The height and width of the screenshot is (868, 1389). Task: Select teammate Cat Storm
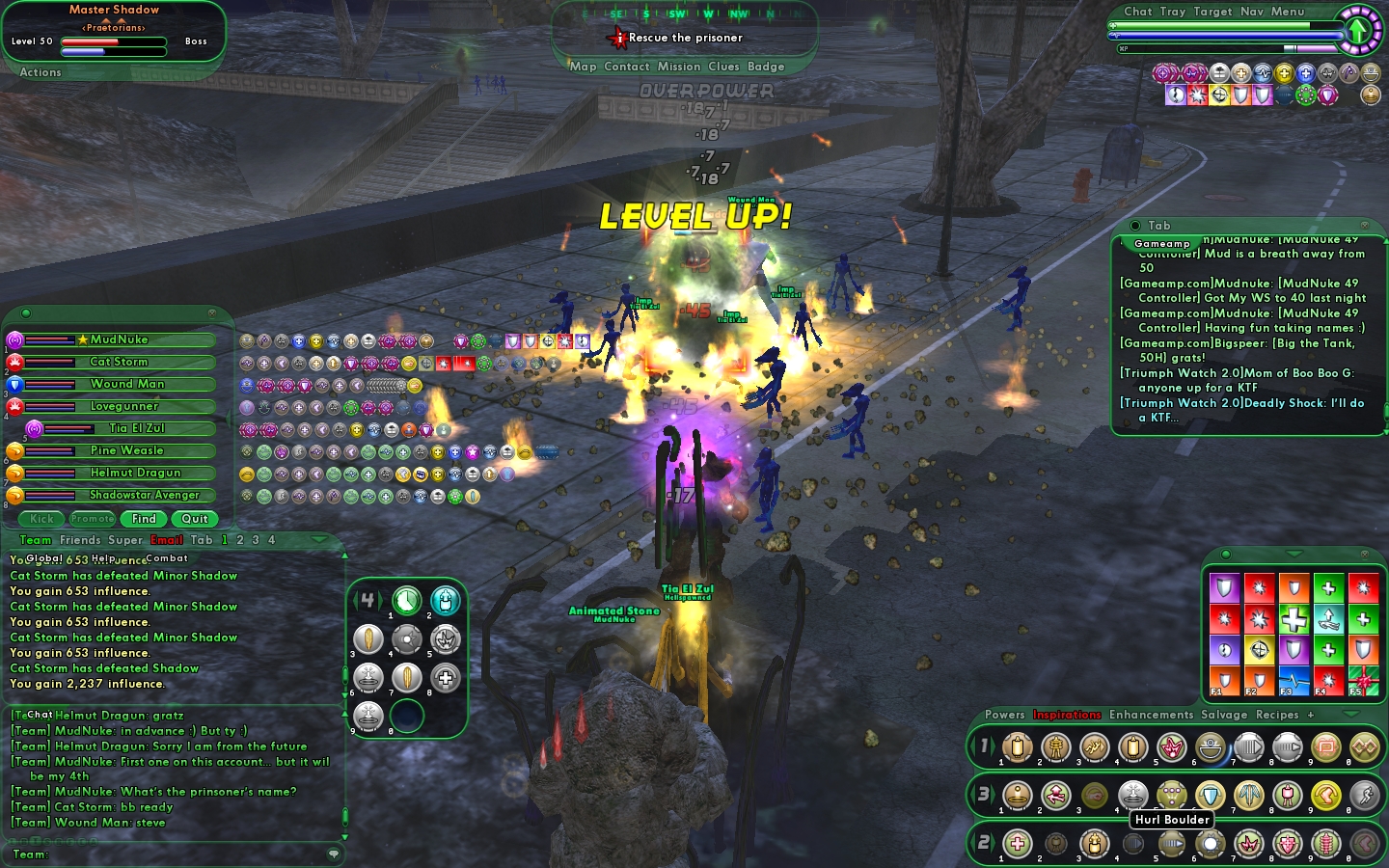click(x=119, y=362)
